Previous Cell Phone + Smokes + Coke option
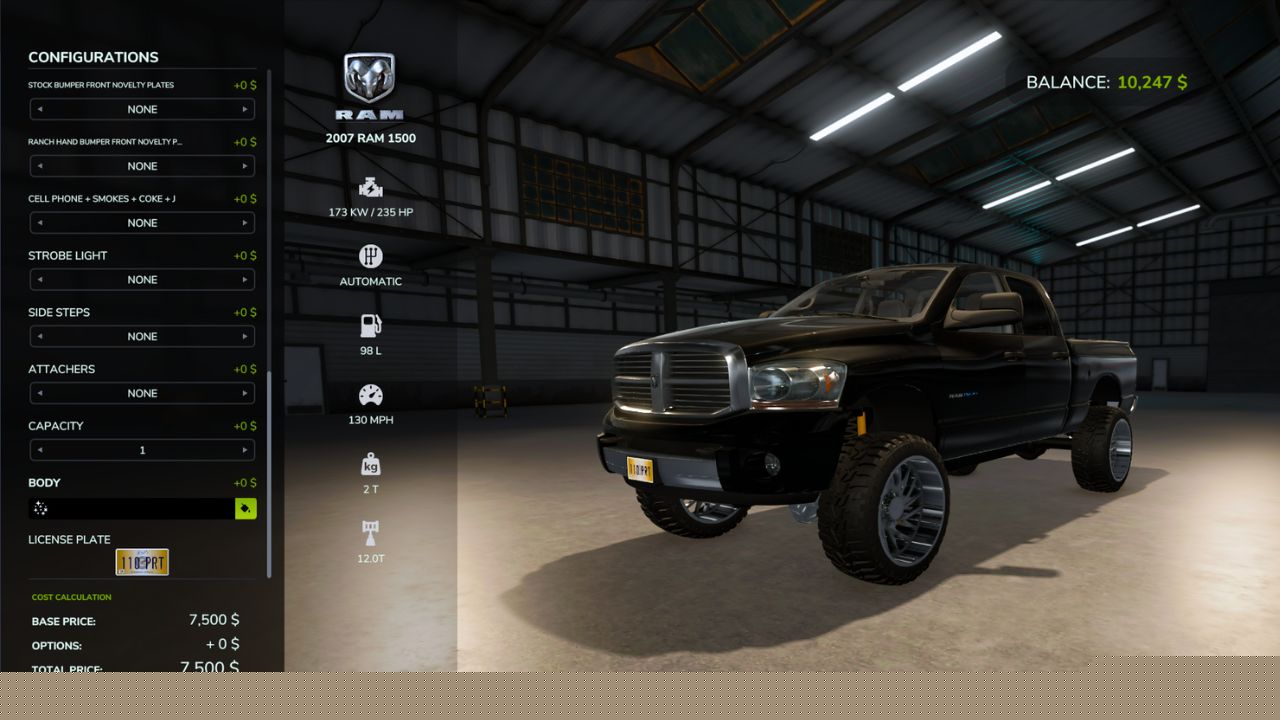Viewport: 1280px width, 720px height. [x=40, y=223]
